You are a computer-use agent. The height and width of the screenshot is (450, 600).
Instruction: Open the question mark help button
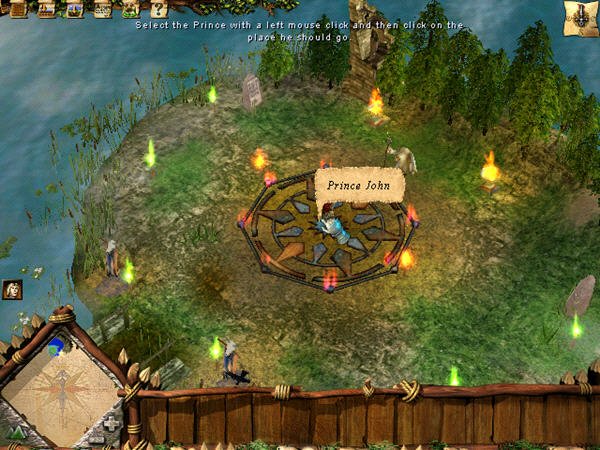click(x=158, y=9)
